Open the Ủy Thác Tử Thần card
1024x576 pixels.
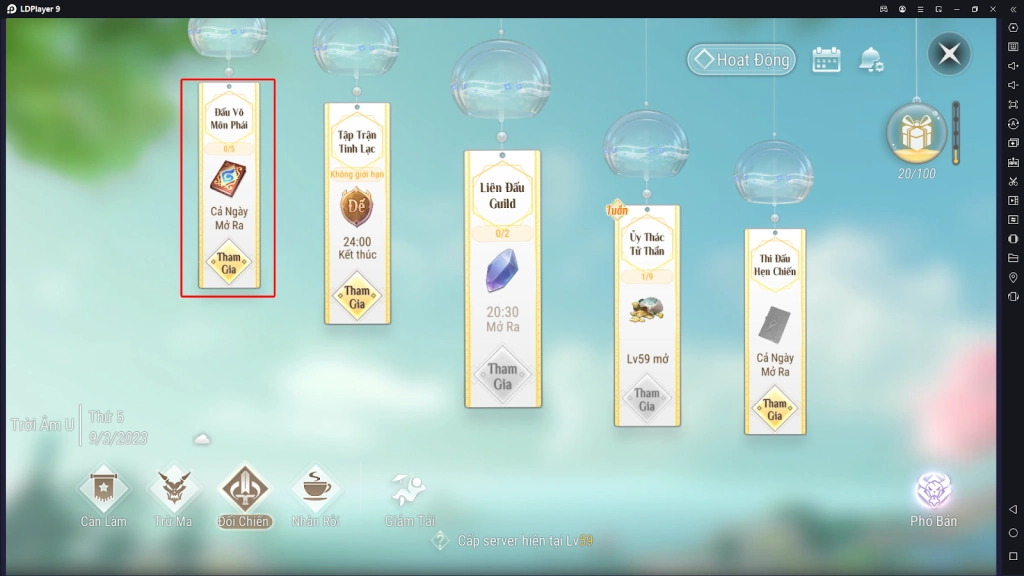pos(647,315)
